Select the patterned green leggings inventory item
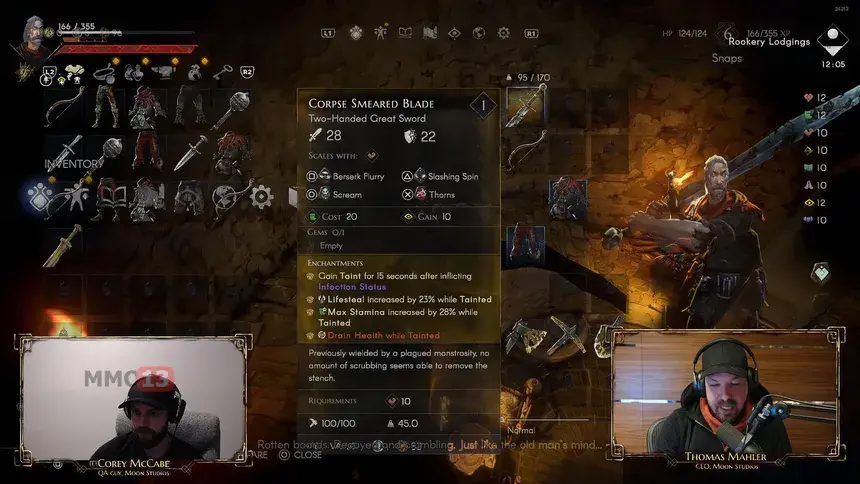The width and height of the screenshot is (860, 484). (105, 103)
